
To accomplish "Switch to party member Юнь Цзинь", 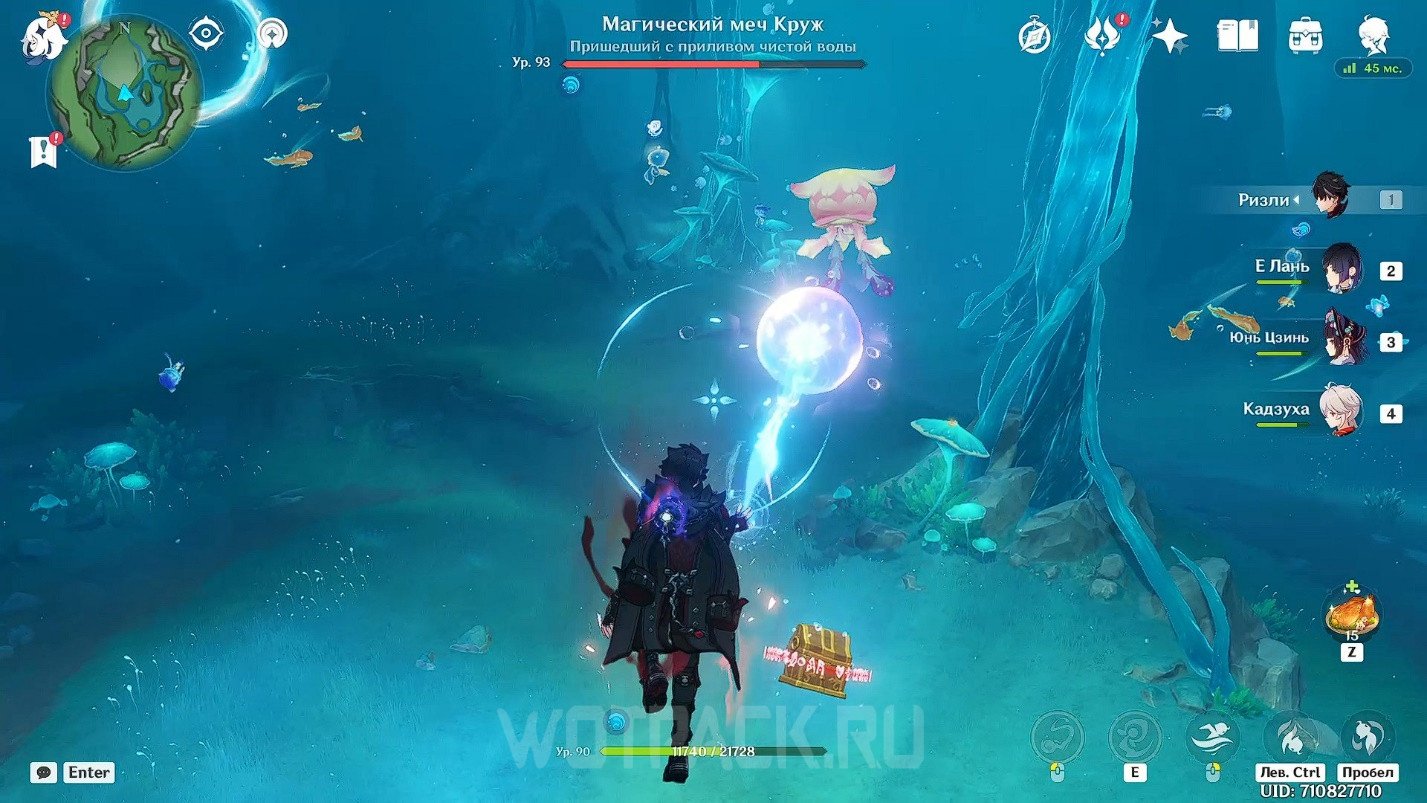I will 1340,340.
